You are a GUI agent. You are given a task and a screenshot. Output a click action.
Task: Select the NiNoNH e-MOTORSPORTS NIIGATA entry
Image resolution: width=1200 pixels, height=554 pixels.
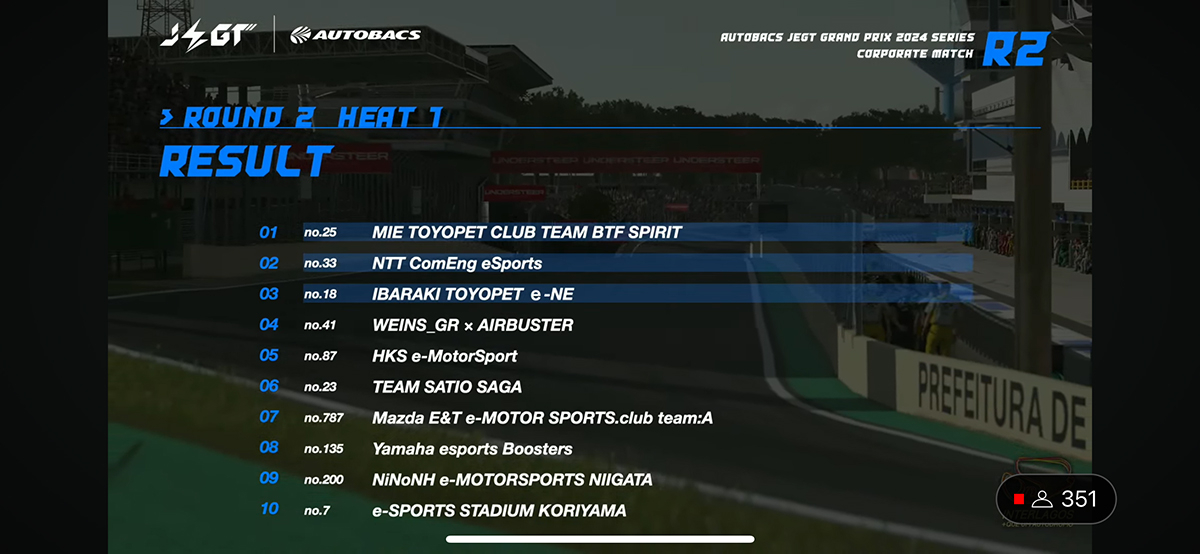[512, 480]
